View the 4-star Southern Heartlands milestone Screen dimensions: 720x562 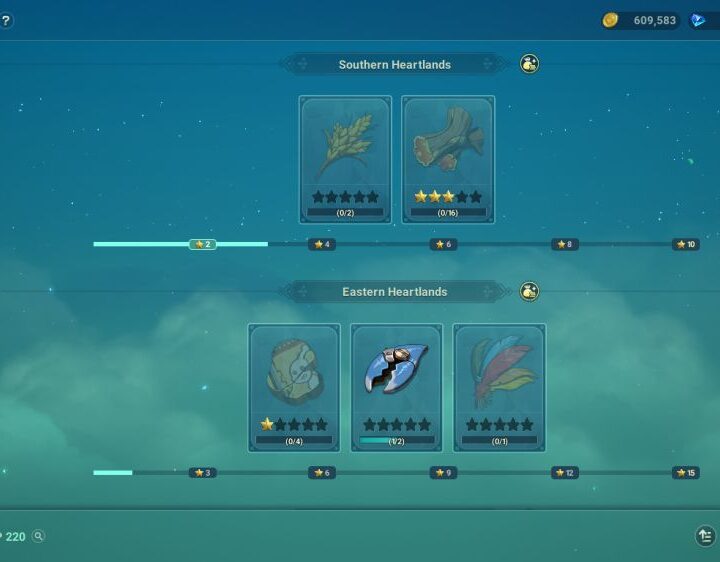(322, 244)
